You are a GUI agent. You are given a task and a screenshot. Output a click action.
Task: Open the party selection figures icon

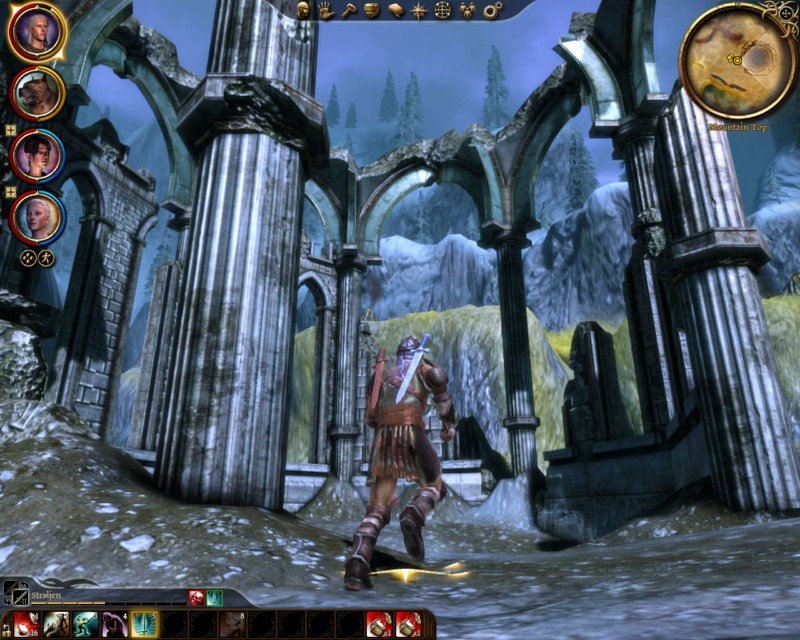(466, 10)
